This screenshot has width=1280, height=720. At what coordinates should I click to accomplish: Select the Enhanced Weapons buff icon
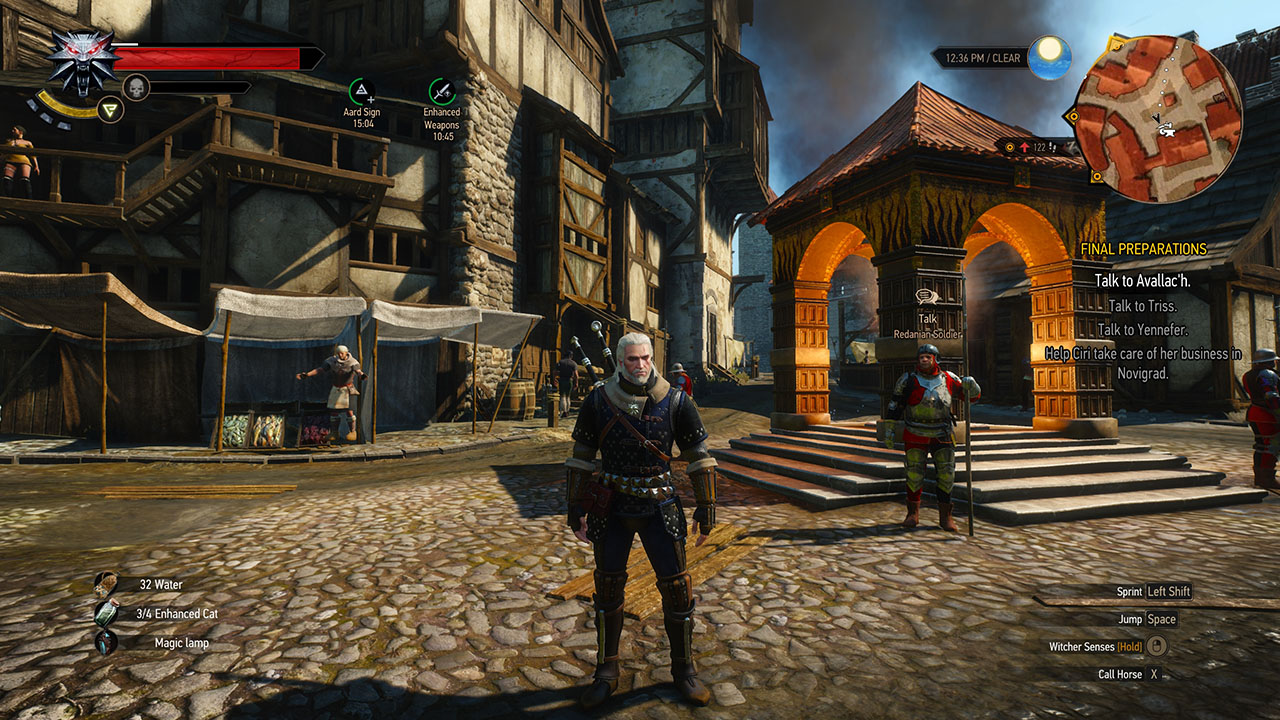(x=441, y=91)
